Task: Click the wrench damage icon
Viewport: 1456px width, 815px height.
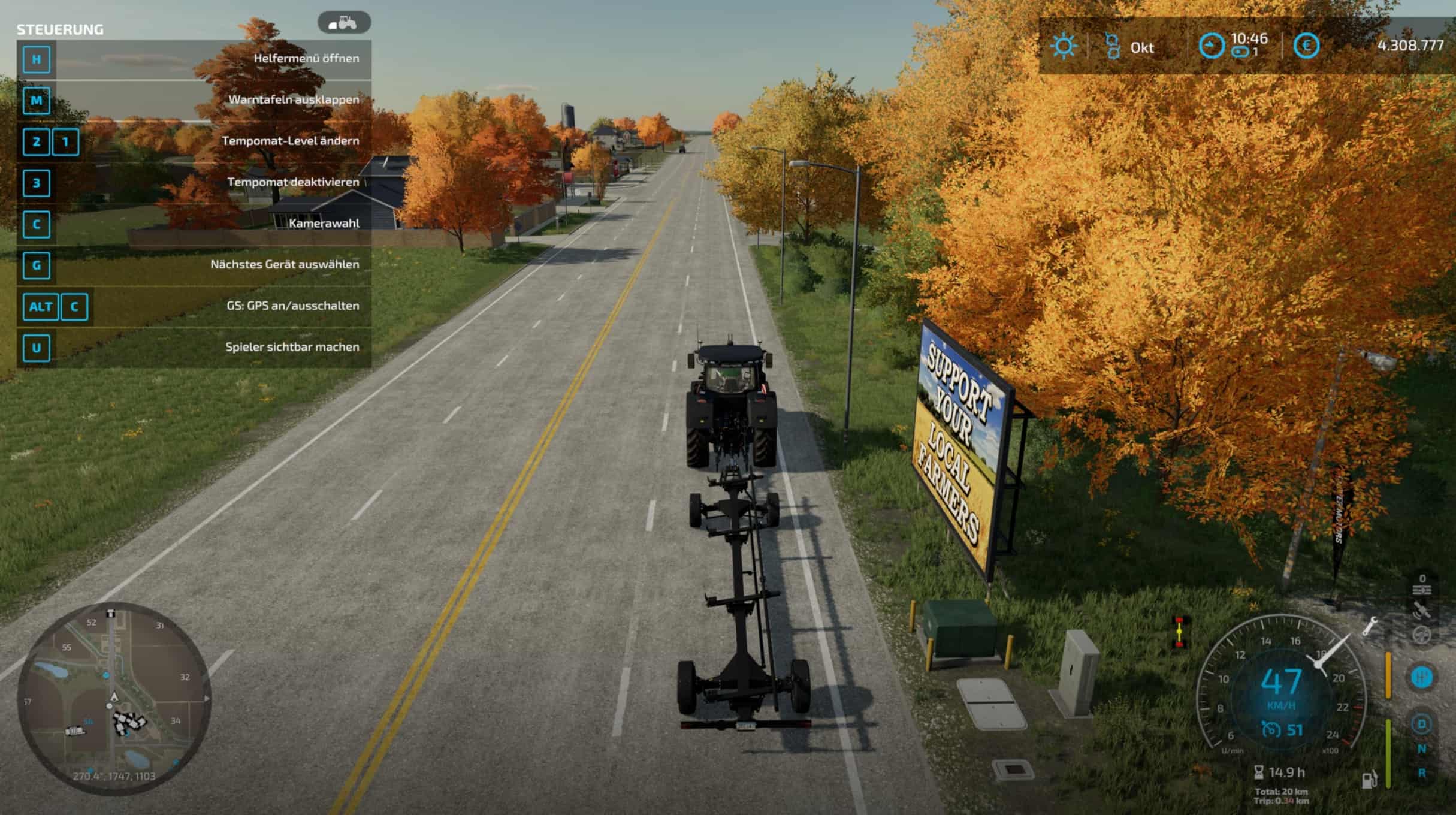Action: 1370,627
